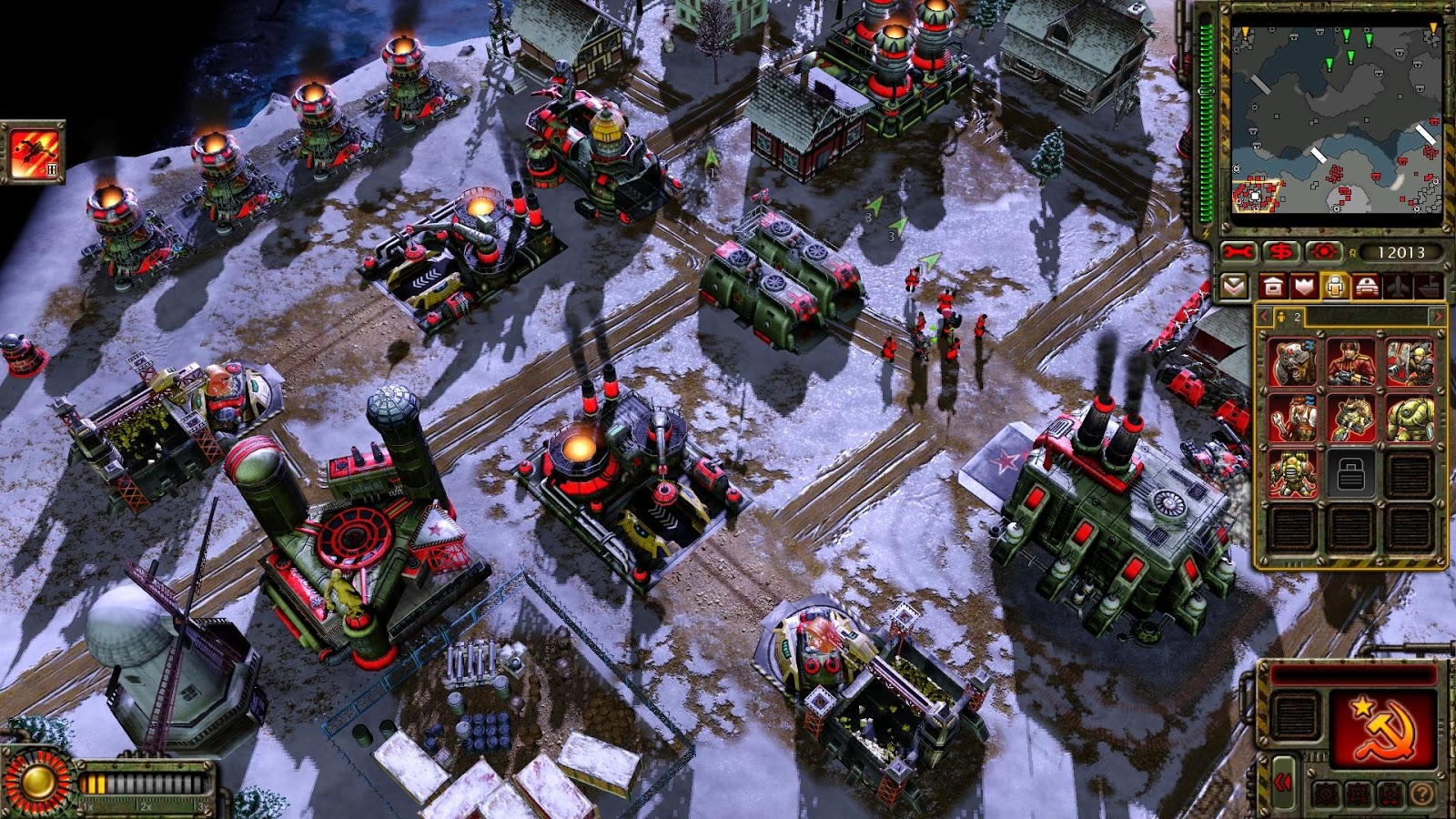
Task: Activate the Sell structure tool
Action: click(1280, 251)
